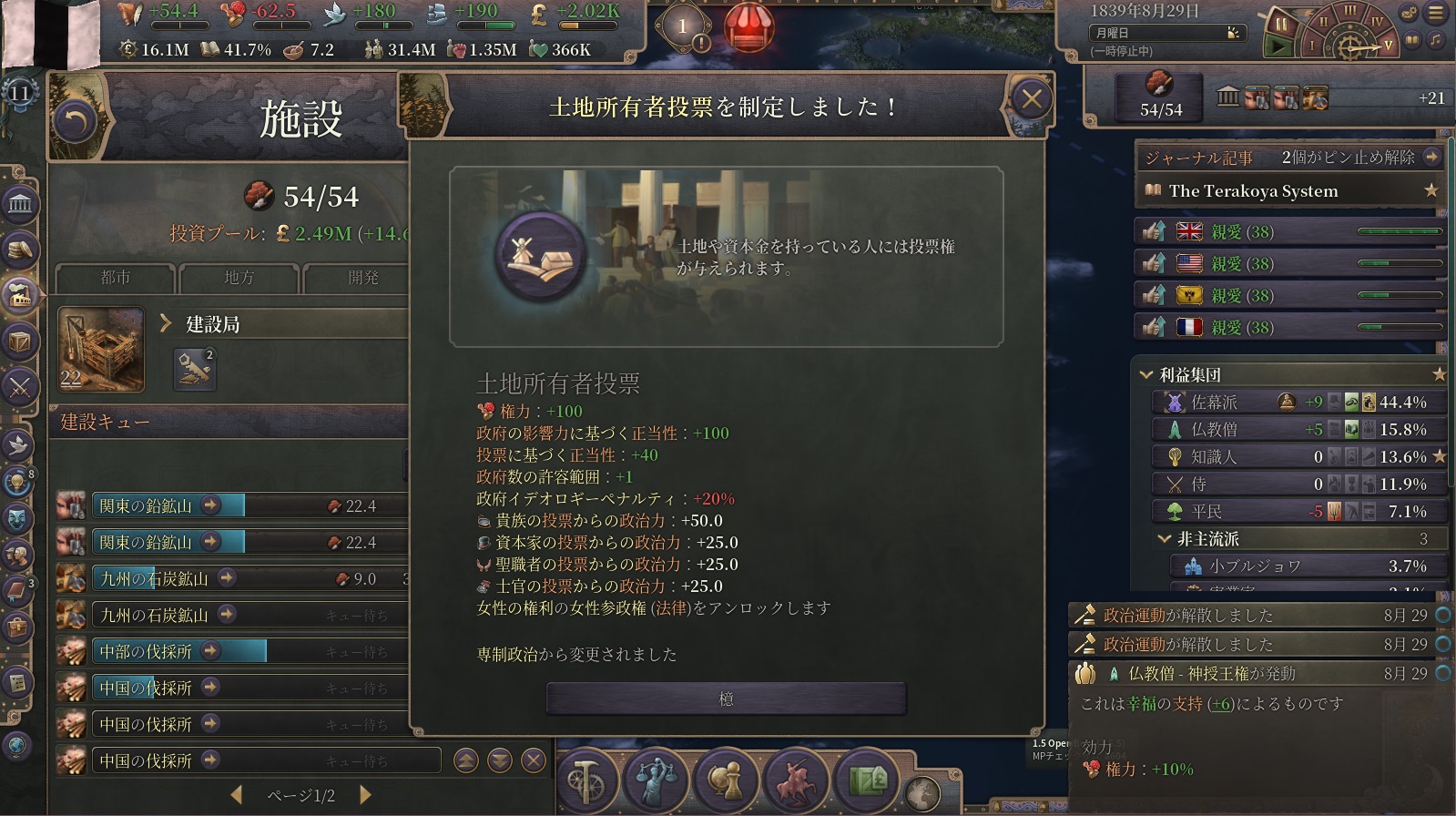Close the 土地所有者投票 law popup
The height and width of the screenshot is (816, 1456).
point(1031,99)
